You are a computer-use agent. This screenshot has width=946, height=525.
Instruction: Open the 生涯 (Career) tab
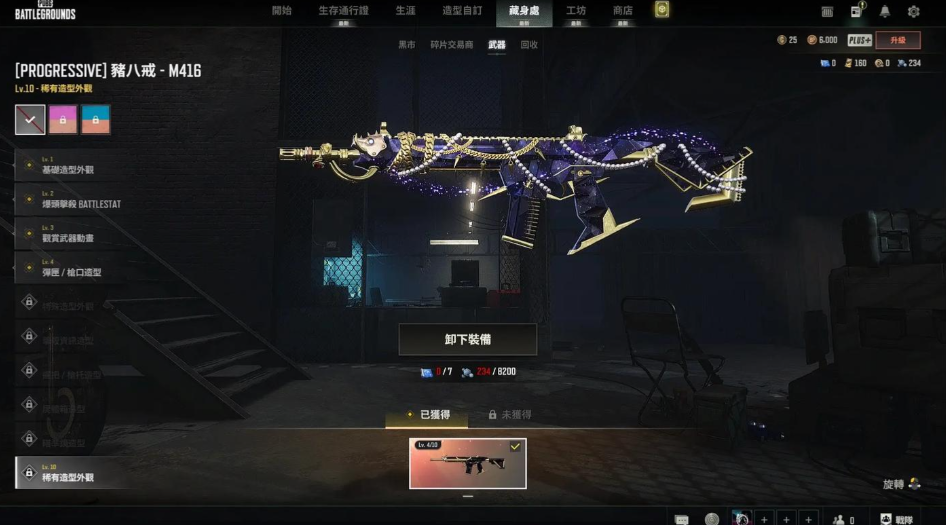click(405, 11)
